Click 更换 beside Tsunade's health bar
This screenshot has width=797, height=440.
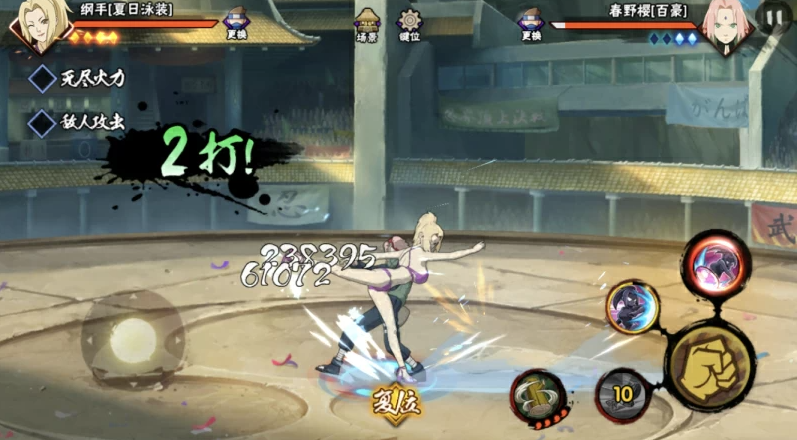[x=236, y=24]
